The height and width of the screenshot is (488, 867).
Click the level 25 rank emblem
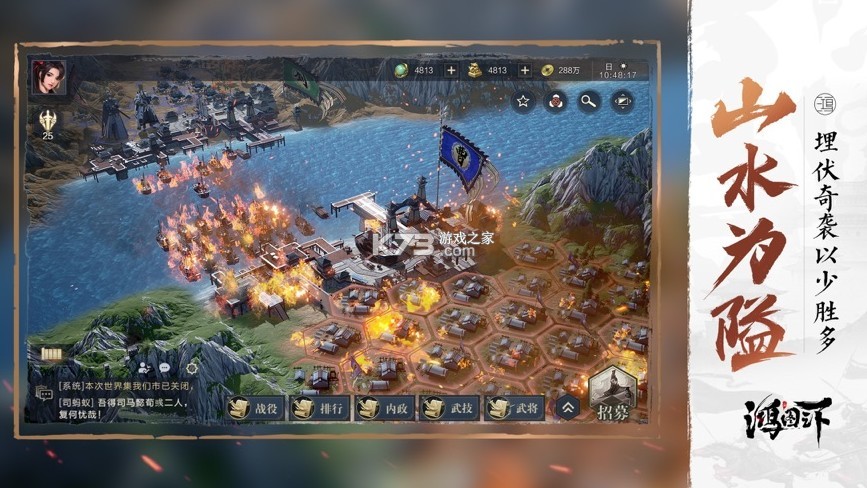(x=48, y=123)
